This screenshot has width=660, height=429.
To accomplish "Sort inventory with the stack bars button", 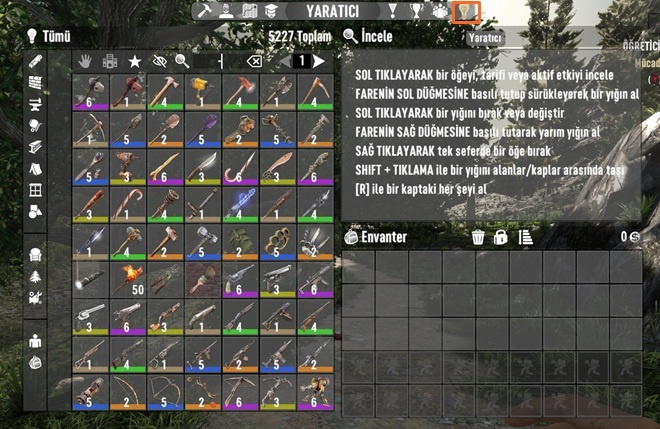I will pos(525,237).
